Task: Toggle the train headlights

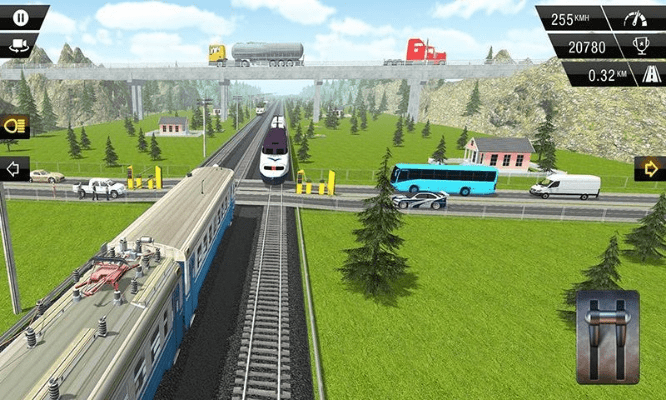Action: pyautogui.click(x=16, y=126)
